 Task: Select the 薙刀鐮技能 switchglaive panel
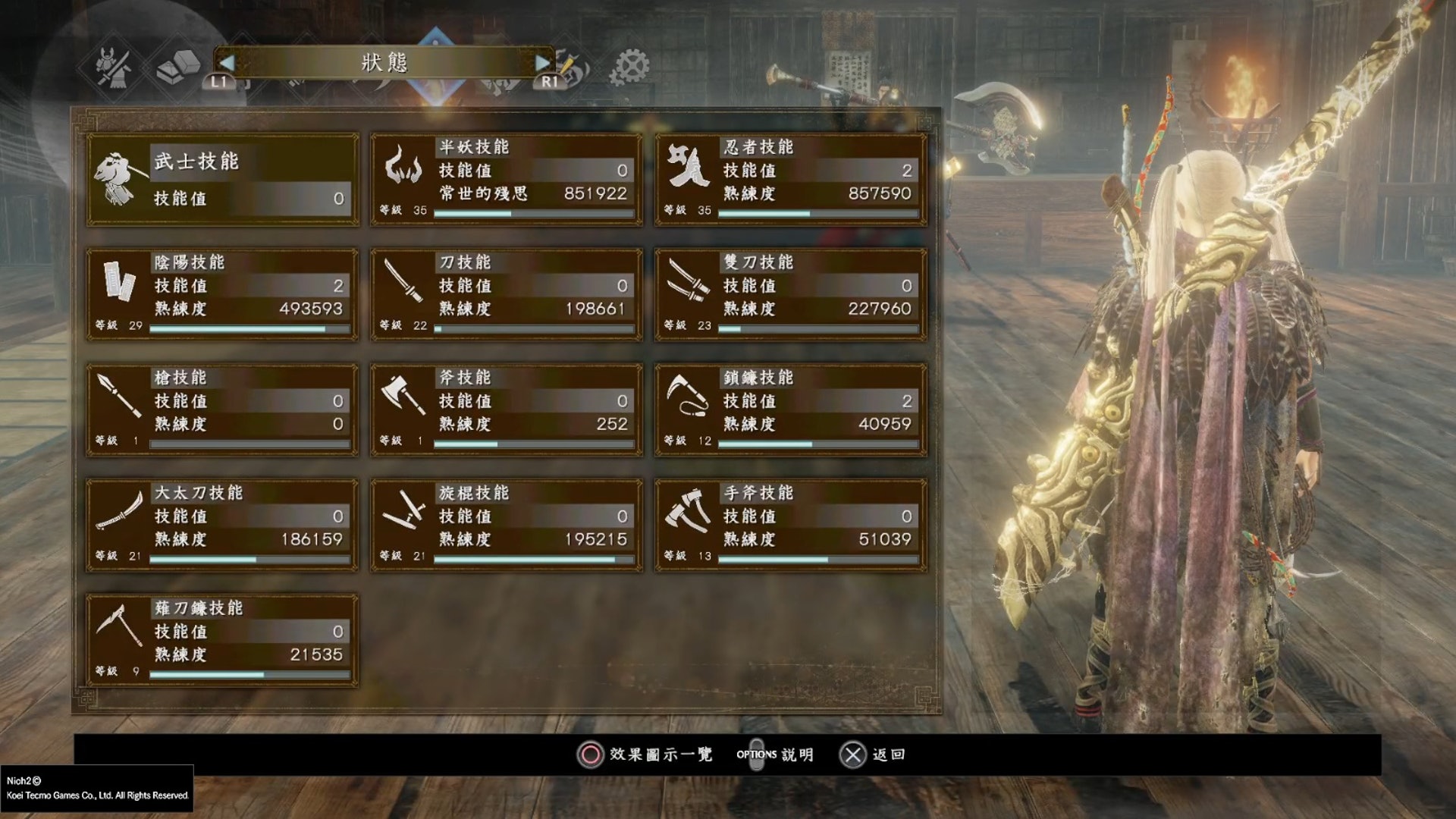pyautogui.click(x=222, y=640)
